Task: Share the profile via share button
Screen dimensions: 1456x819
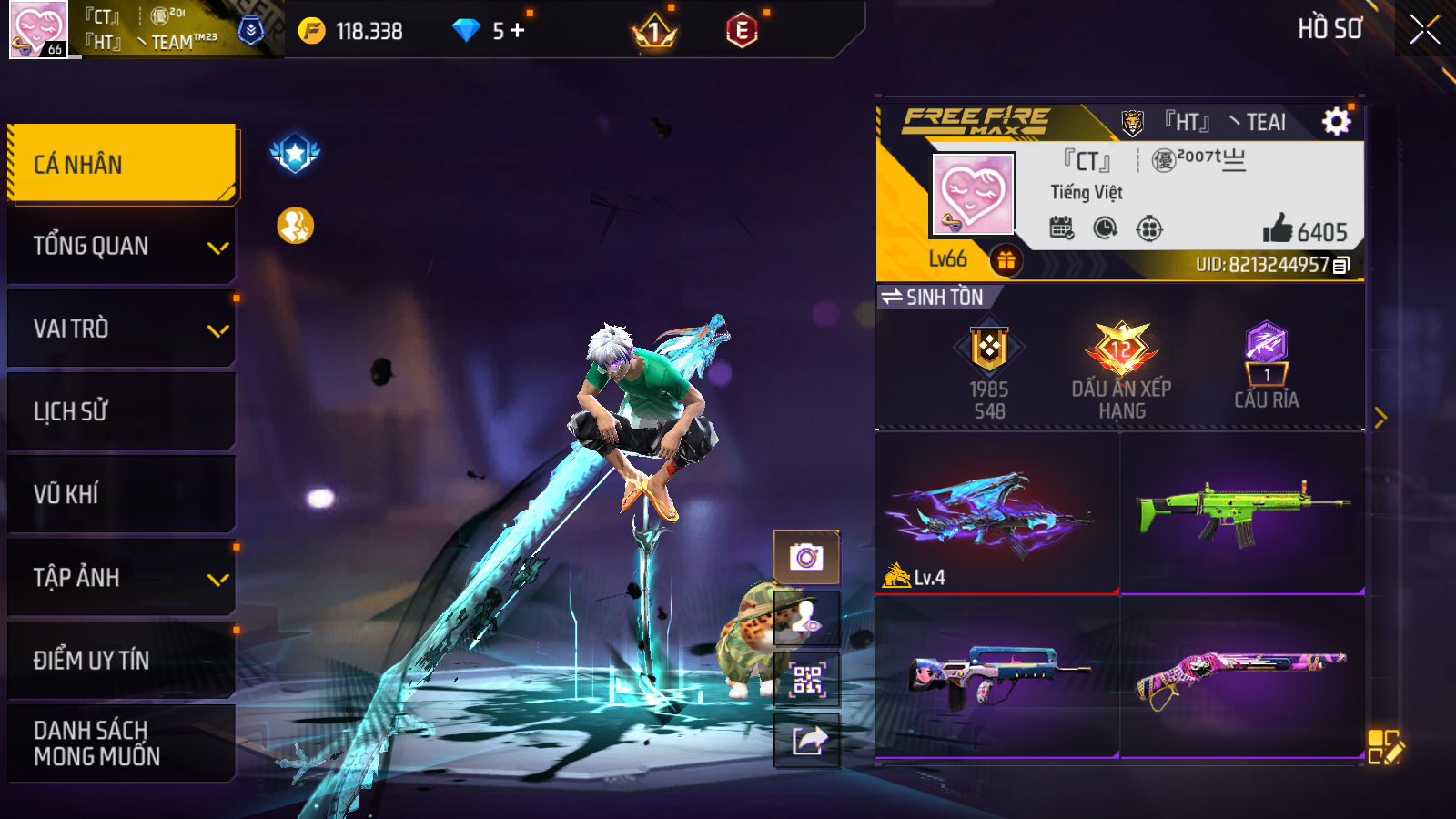Action: (x=806, y=741)
